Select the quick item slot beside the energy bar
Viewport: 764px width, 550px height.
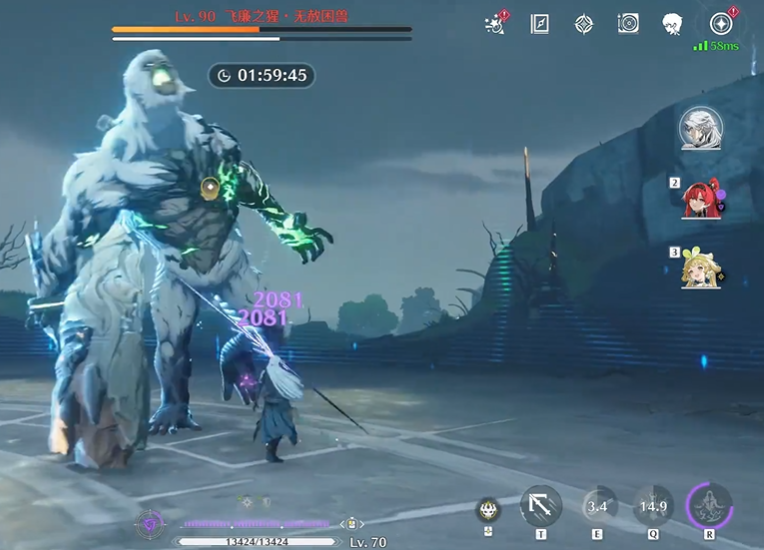point(353,523)
